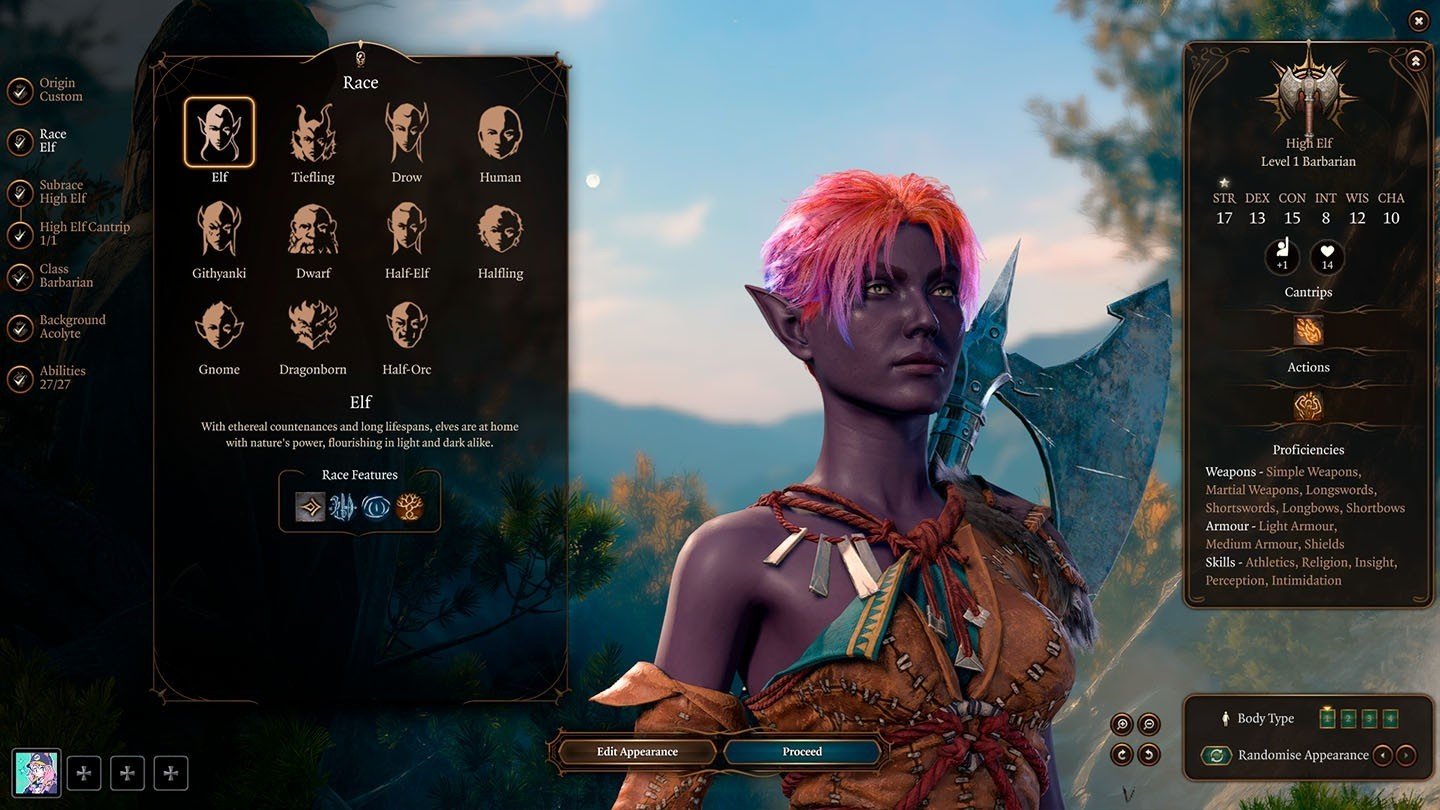The height and width of the screenshot is (810, 1440).
Task: Select the Dragonborn race icon
Action: tap(313, 327)
